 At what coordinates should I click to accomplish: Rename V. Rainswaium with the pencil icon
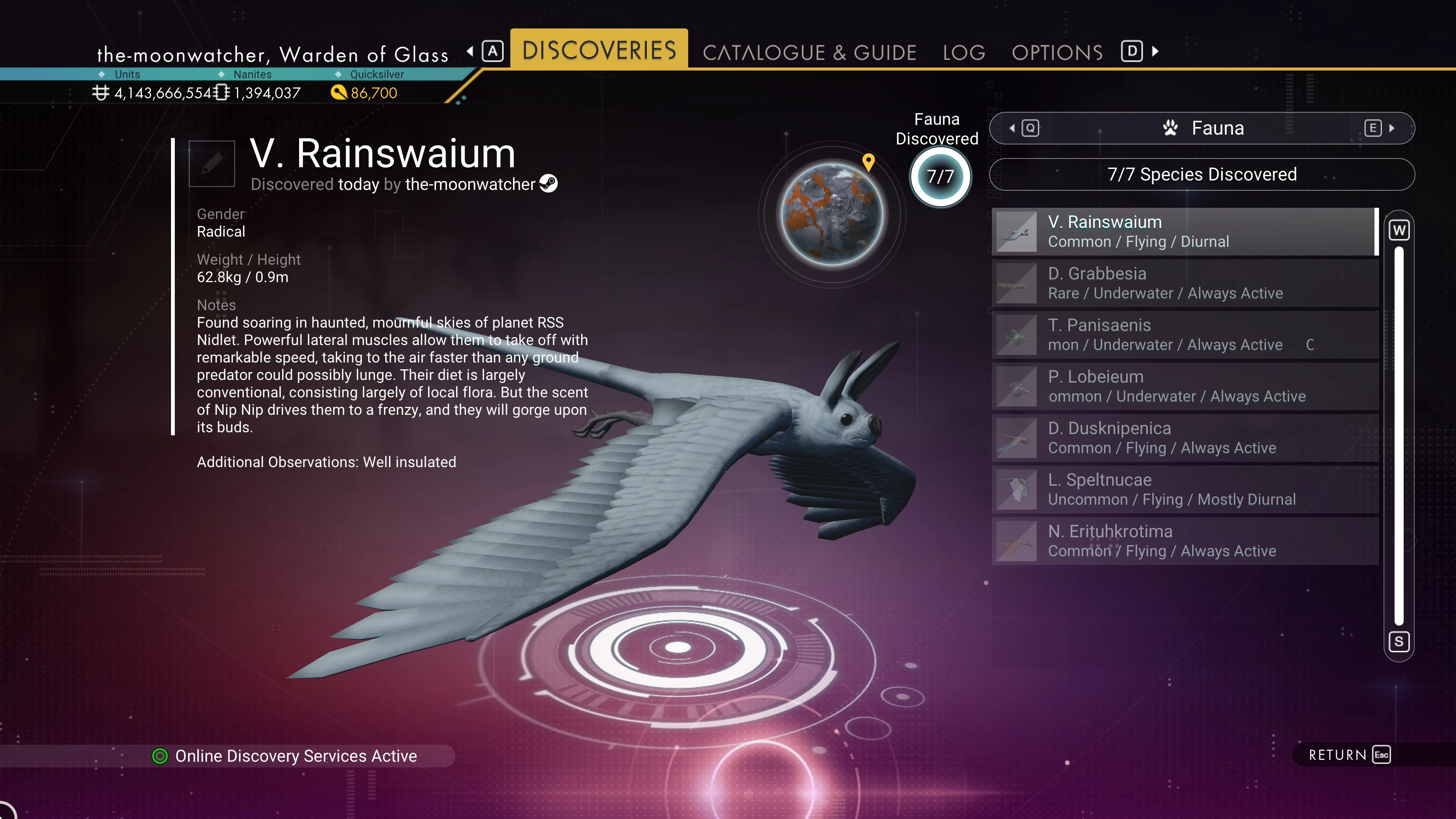(212, 164)
